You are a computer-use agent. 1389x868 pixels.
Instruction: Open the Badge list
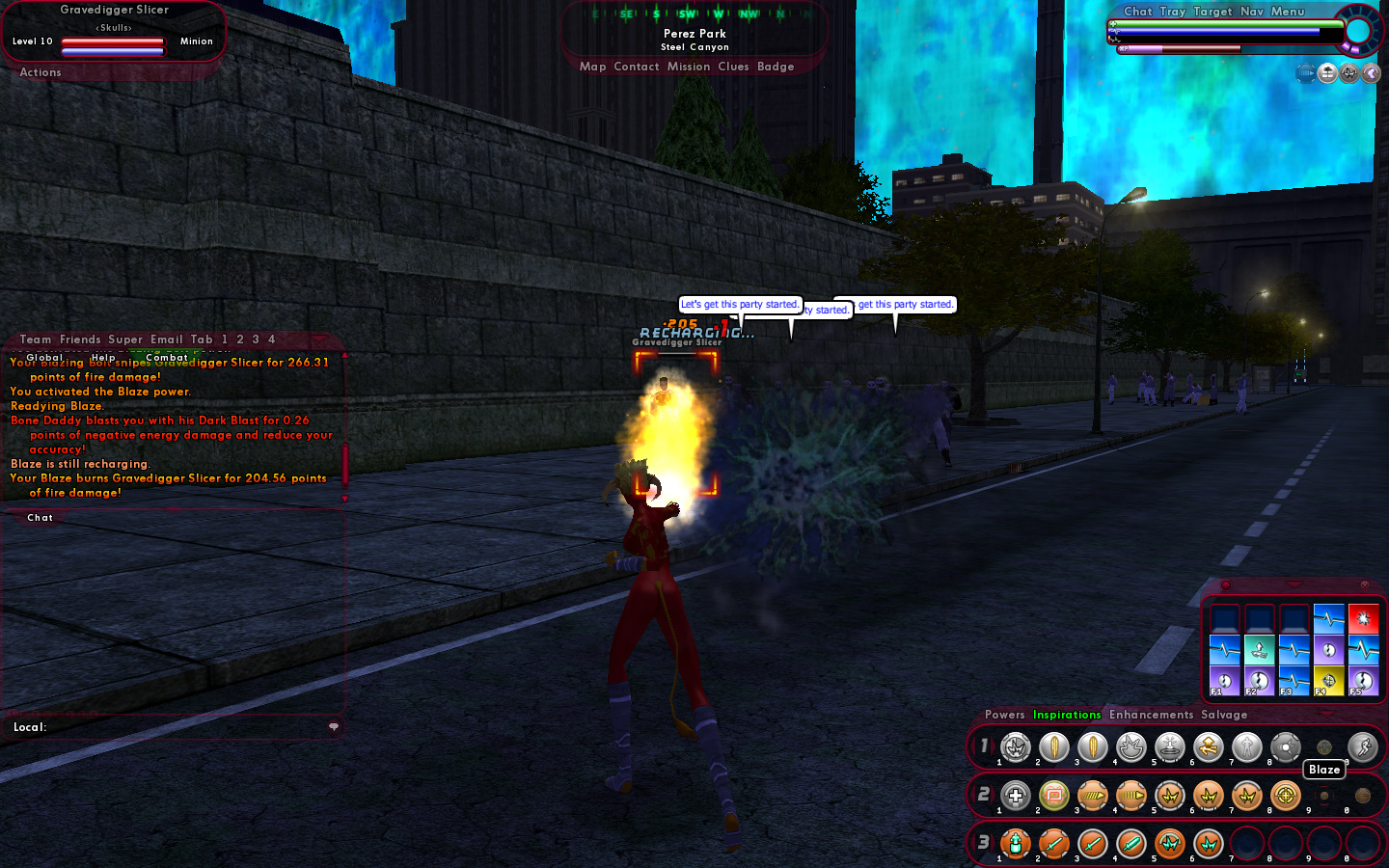click(776, 67)
